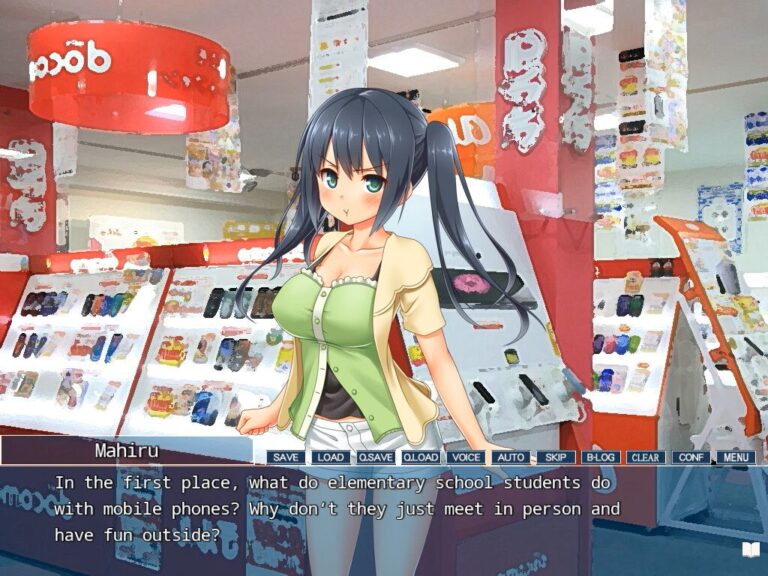Open the CONF configuration screen
This screenshot has width=768, height=576.
(690, 457)
